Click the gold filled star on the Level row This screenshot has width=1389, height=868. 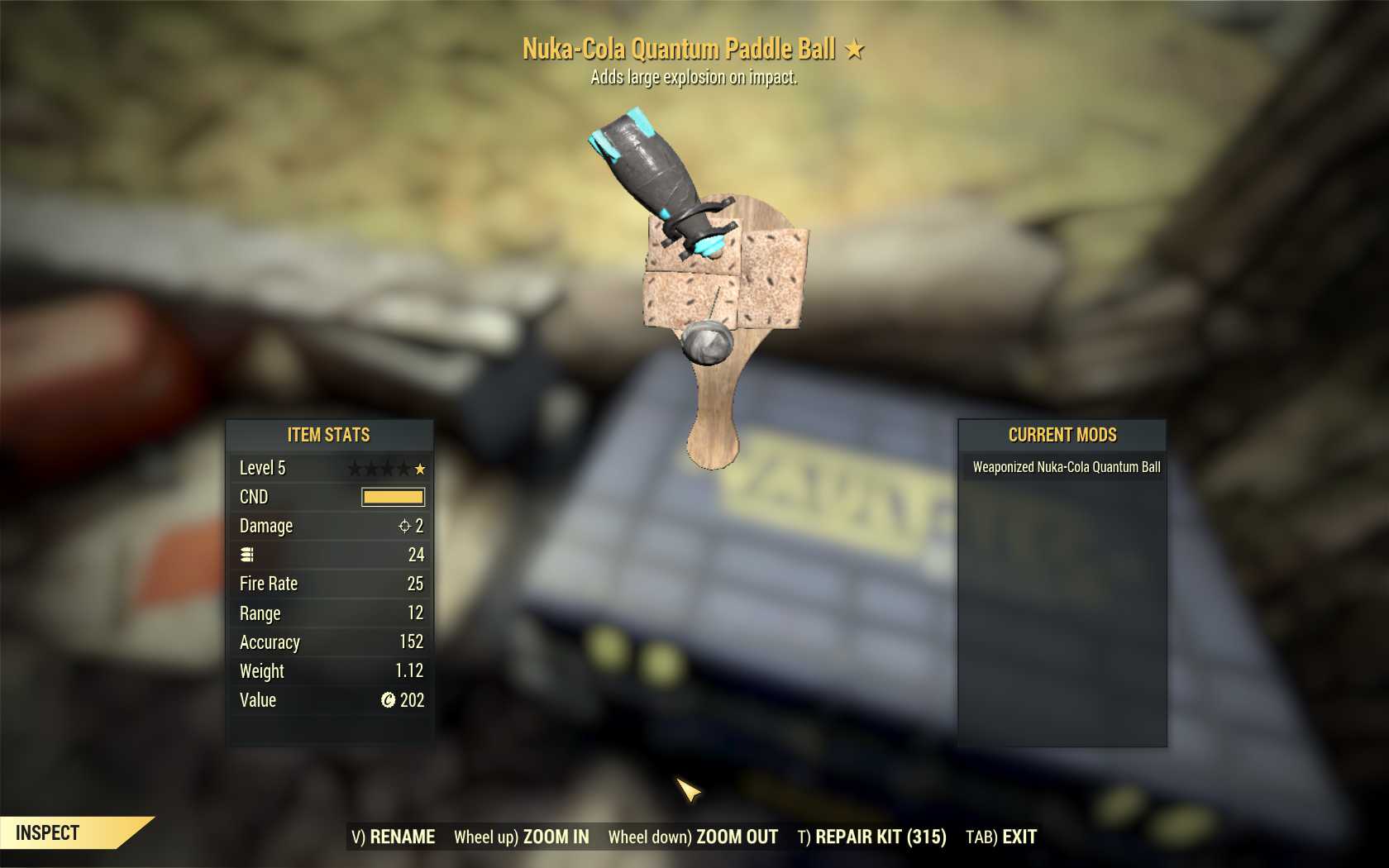tap(421, 468)
